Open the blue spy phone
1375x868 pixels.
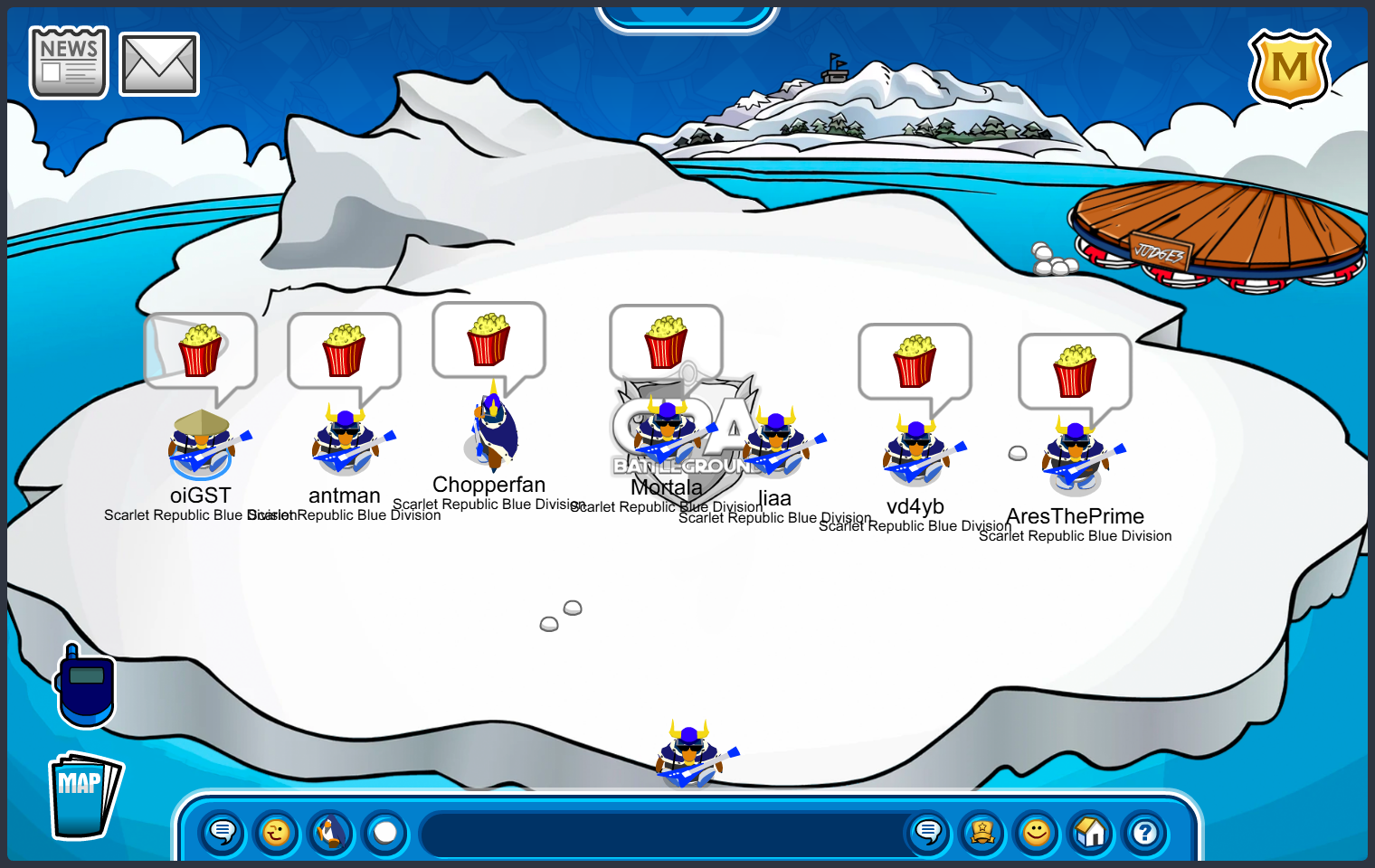coord(86,686)
